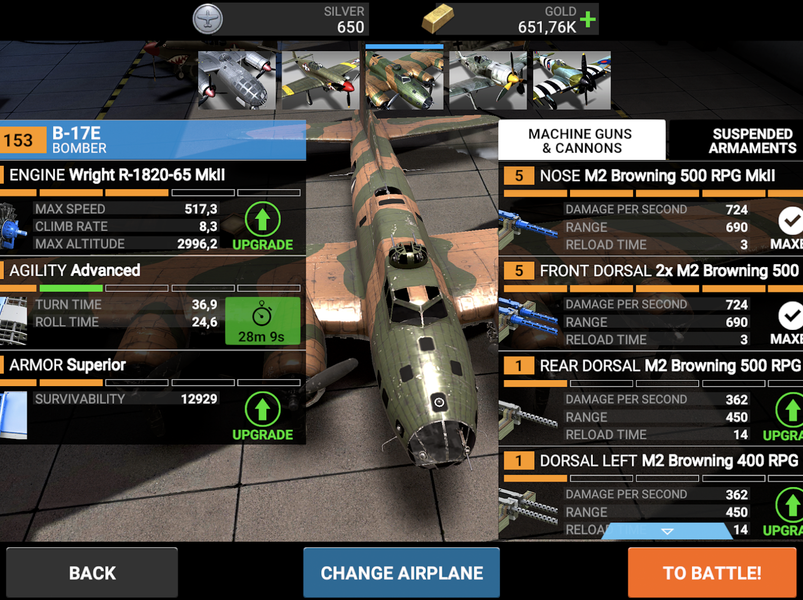The height and width of the screenshot is (600, 803).
Task: Upgrade the Superior armor
Action: 263,416
